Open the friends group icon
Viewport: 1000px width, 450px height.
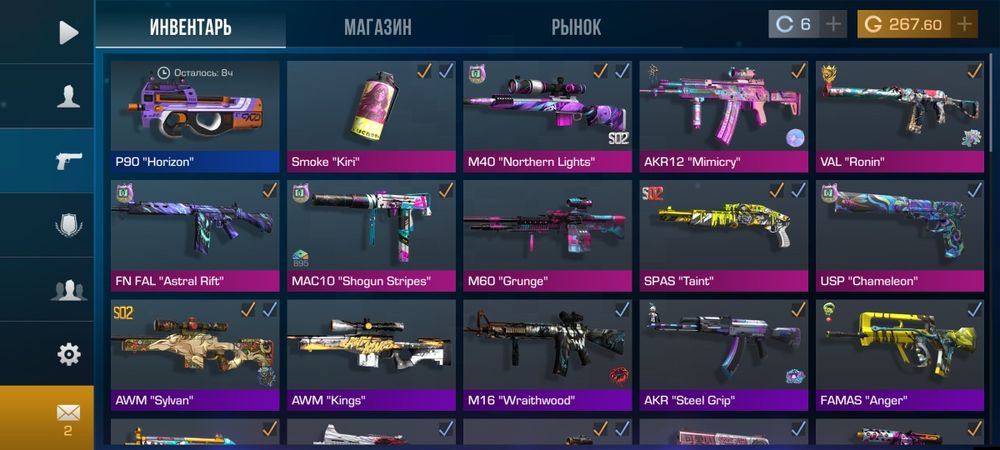coord(68,290)
